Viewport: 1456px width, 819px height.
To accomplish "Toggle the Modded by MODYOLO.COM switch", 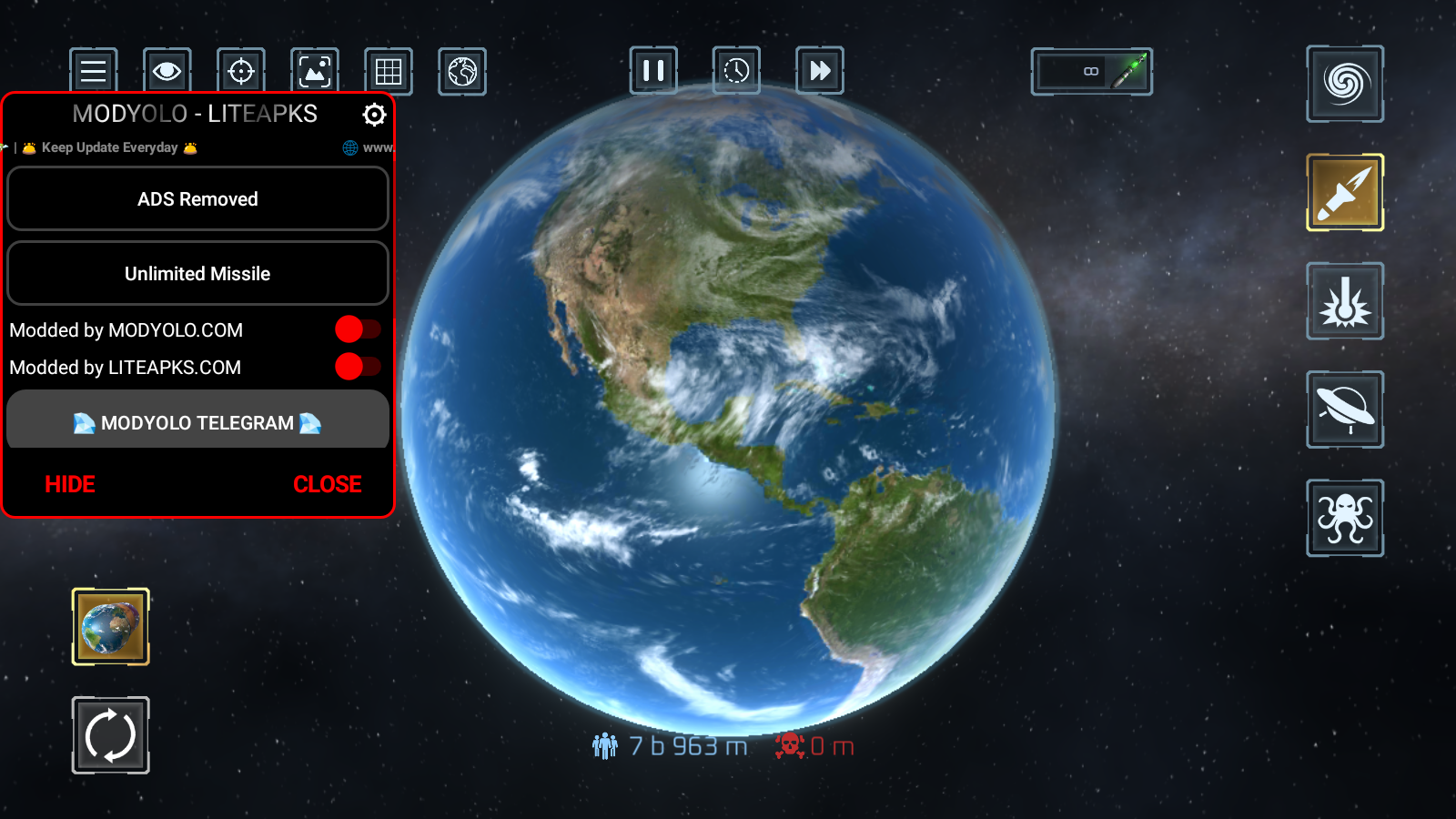I will (357, 329).
